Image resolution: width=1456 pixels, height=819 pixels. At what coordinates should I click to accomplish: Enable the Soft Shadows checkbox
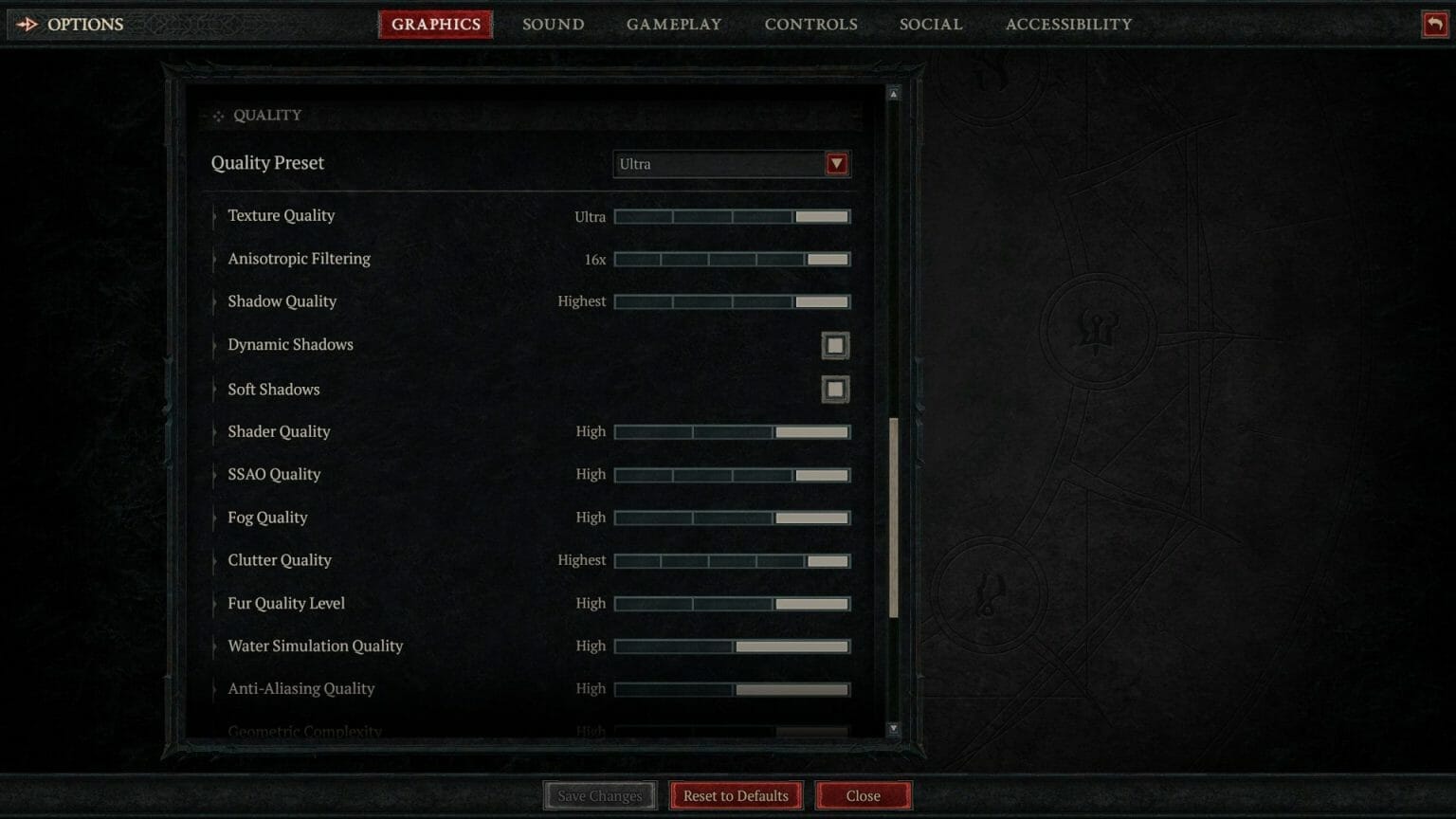point(835,389)
